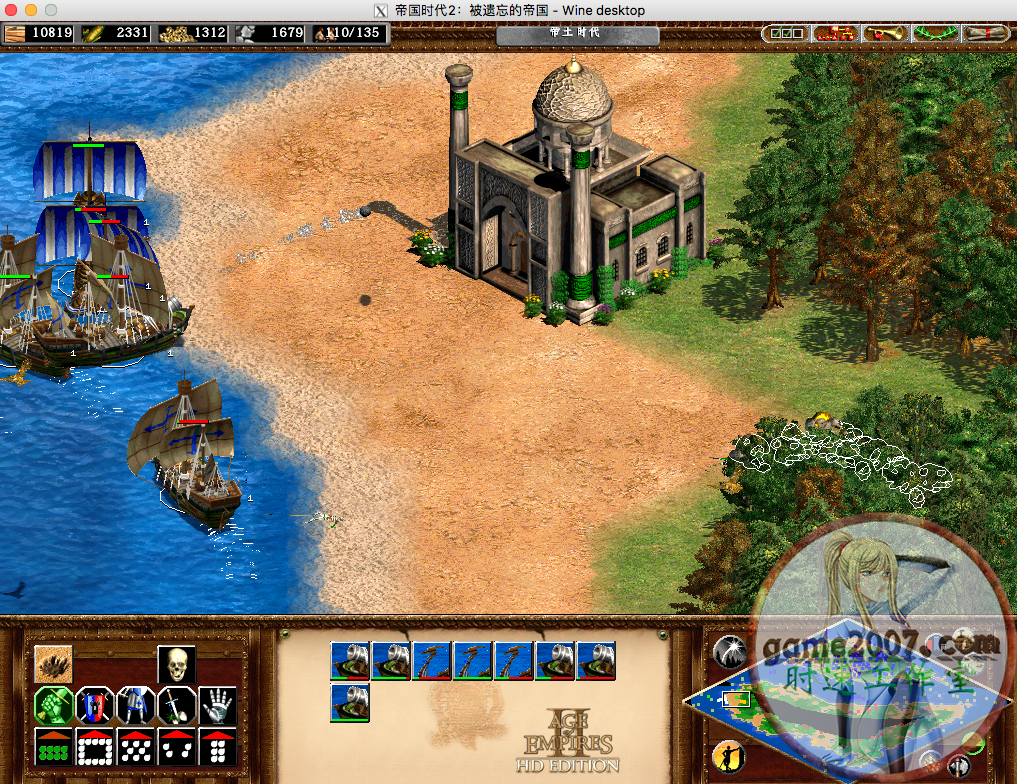This screenshot has height=784, width=1017.
Task: Set aggressive stance with green fist icon
Action: tap(53, 705)
